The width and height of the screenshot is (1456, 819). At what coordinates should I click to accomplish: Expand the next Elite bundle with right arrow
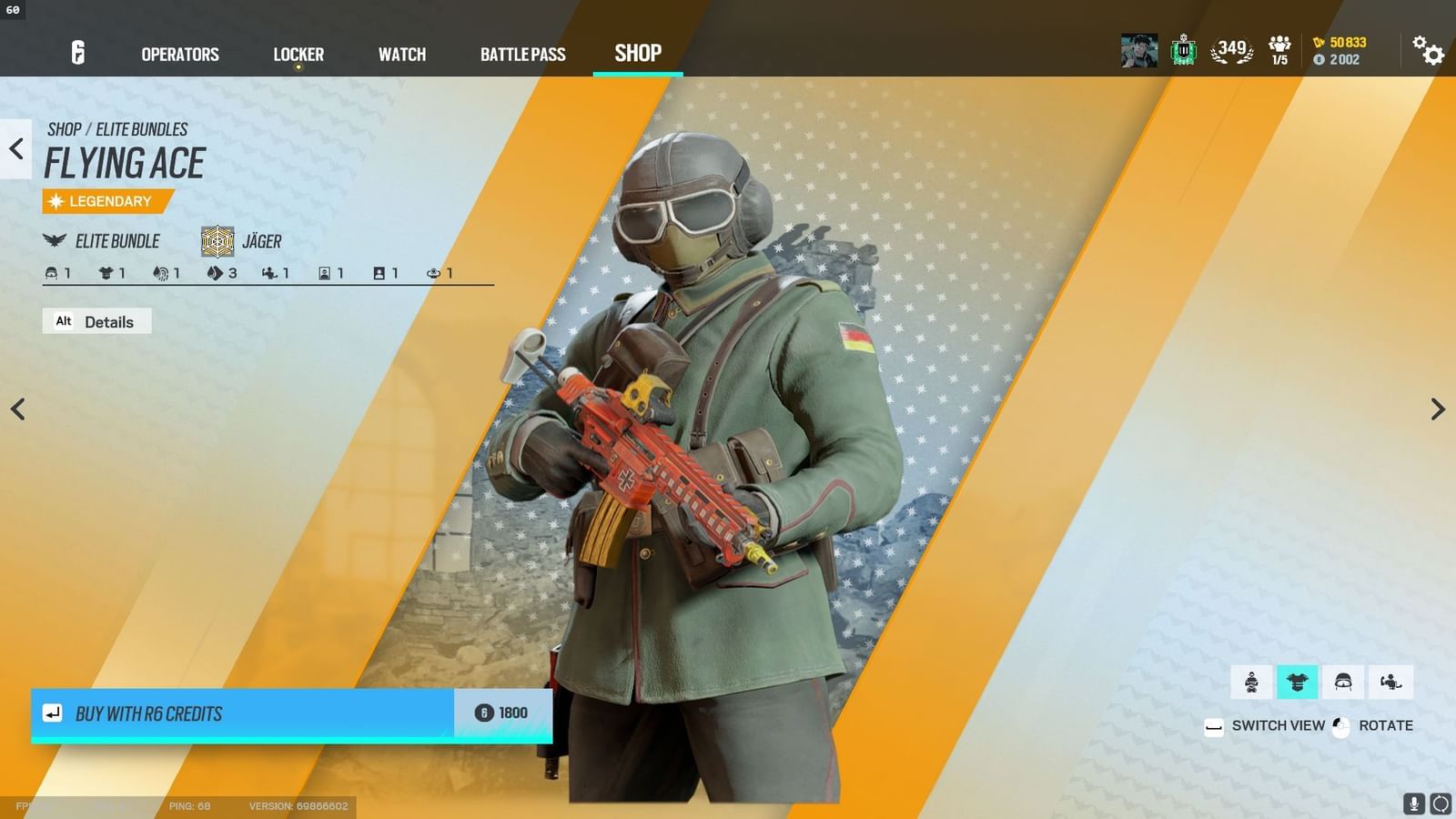point(1438,409)
